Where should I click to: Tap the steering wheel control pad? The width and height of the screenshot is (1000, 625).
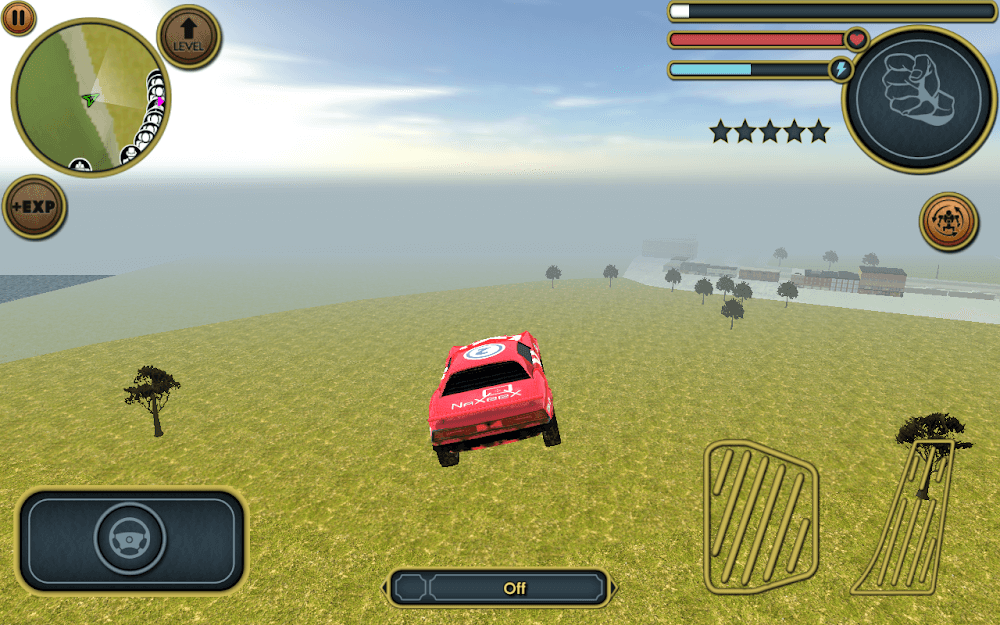(131, 540)
